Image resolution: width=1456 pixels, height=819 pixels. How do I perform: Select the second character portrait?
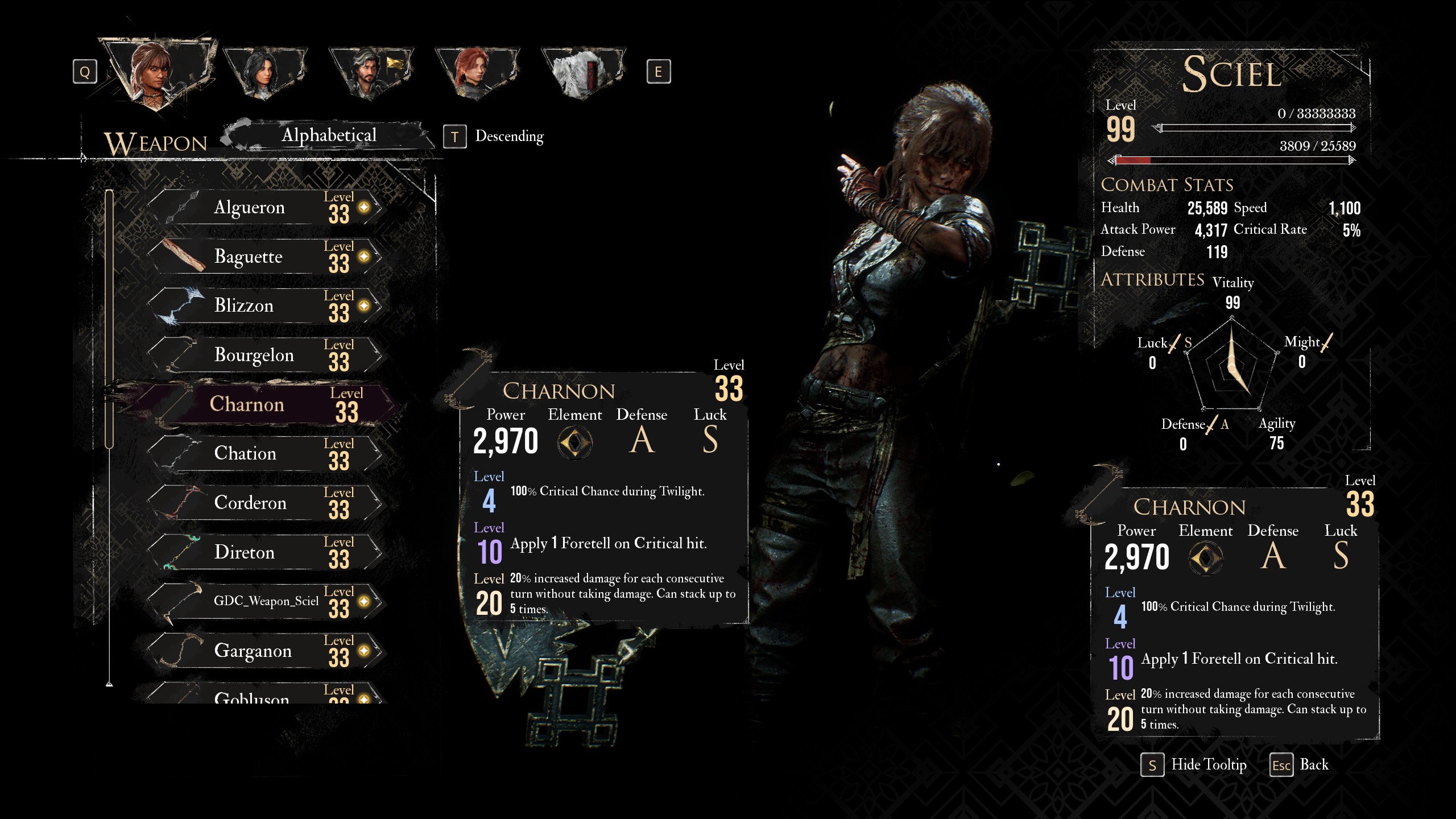pos(264,72)
